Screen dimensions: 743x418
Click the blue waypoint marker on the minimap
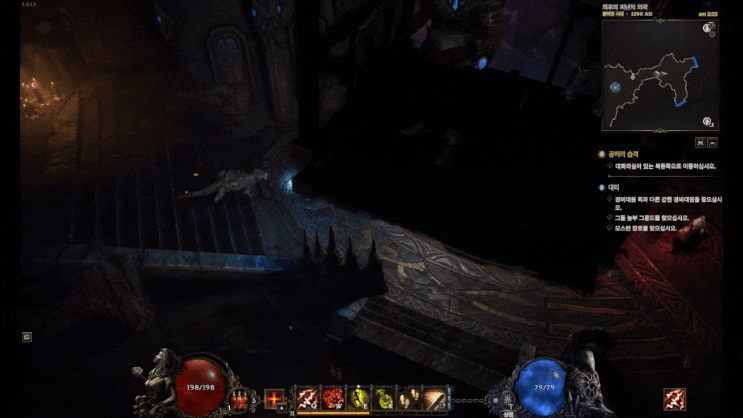616,87
